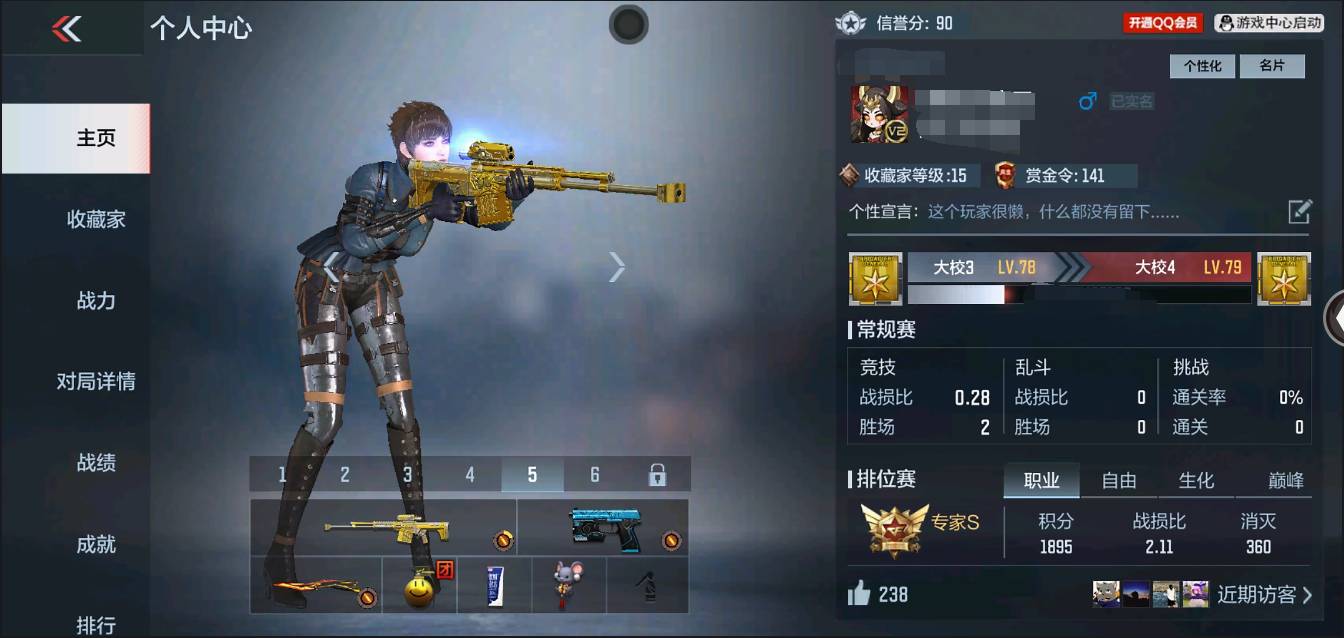Click the locked loadout slot

click(657, 475)
